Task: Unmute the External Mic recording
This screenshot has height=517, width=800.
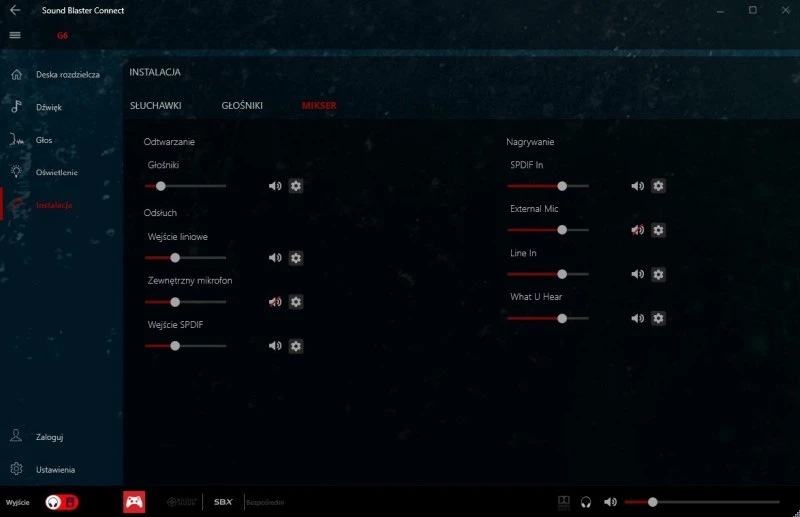Action: click(637, 230)
